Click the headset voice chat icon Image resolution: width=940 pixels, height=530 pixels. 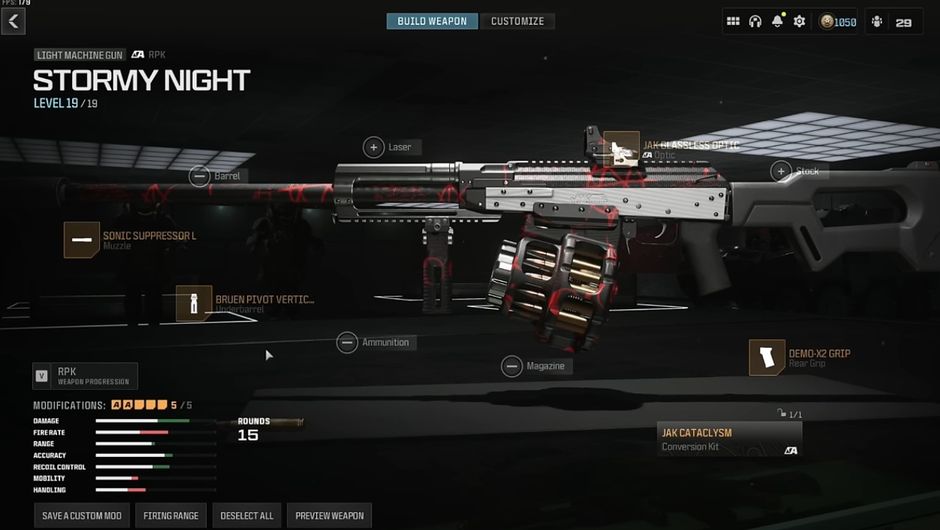(755, 22)
